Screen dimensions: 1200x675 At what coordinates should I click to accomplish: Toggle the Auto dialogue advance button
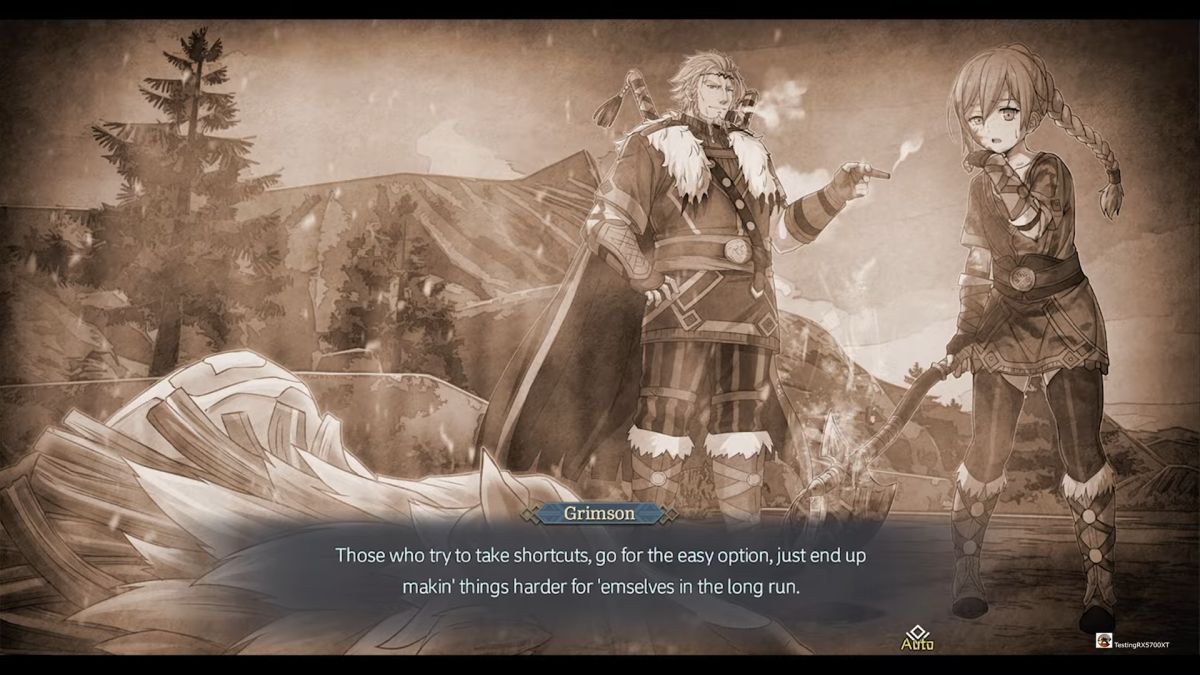click(917, 638)
